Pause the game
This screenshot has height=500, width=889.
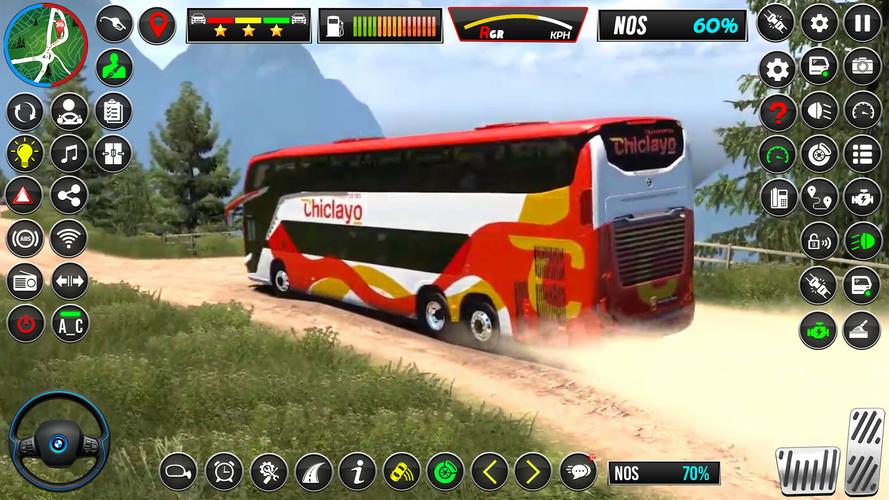click(861, 23)
